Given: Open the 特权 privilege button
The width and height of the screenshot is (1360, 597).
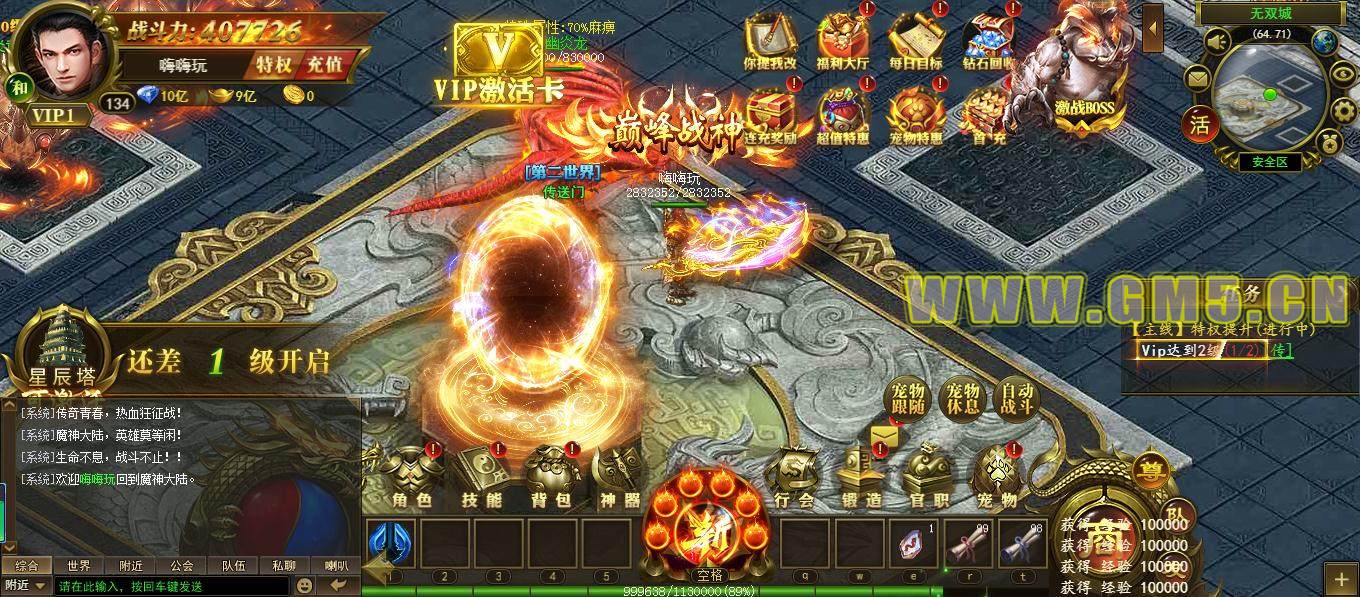Looking at the screenshot, I should pyautogui.click(x=273, y=64).
